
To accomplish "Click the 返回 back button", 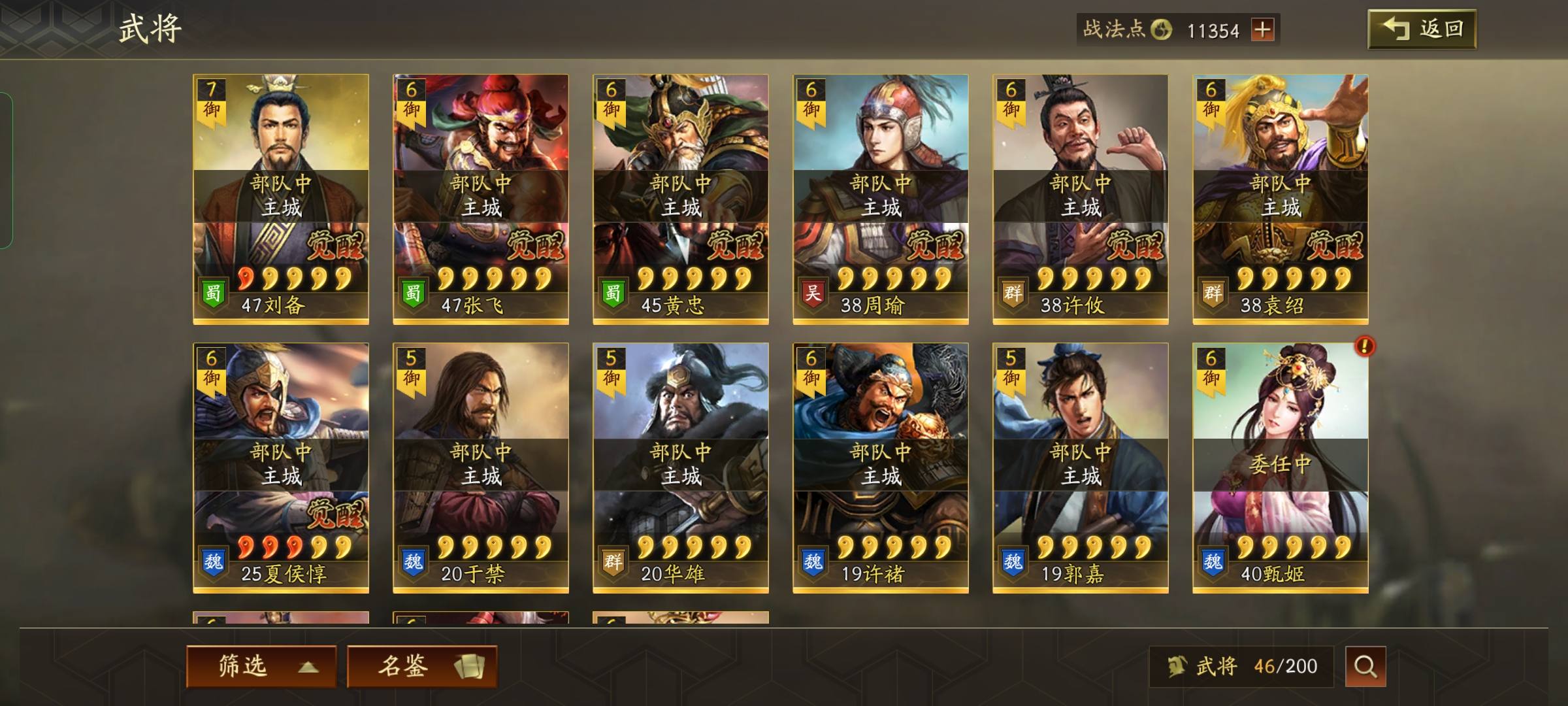I will 1422,29.
